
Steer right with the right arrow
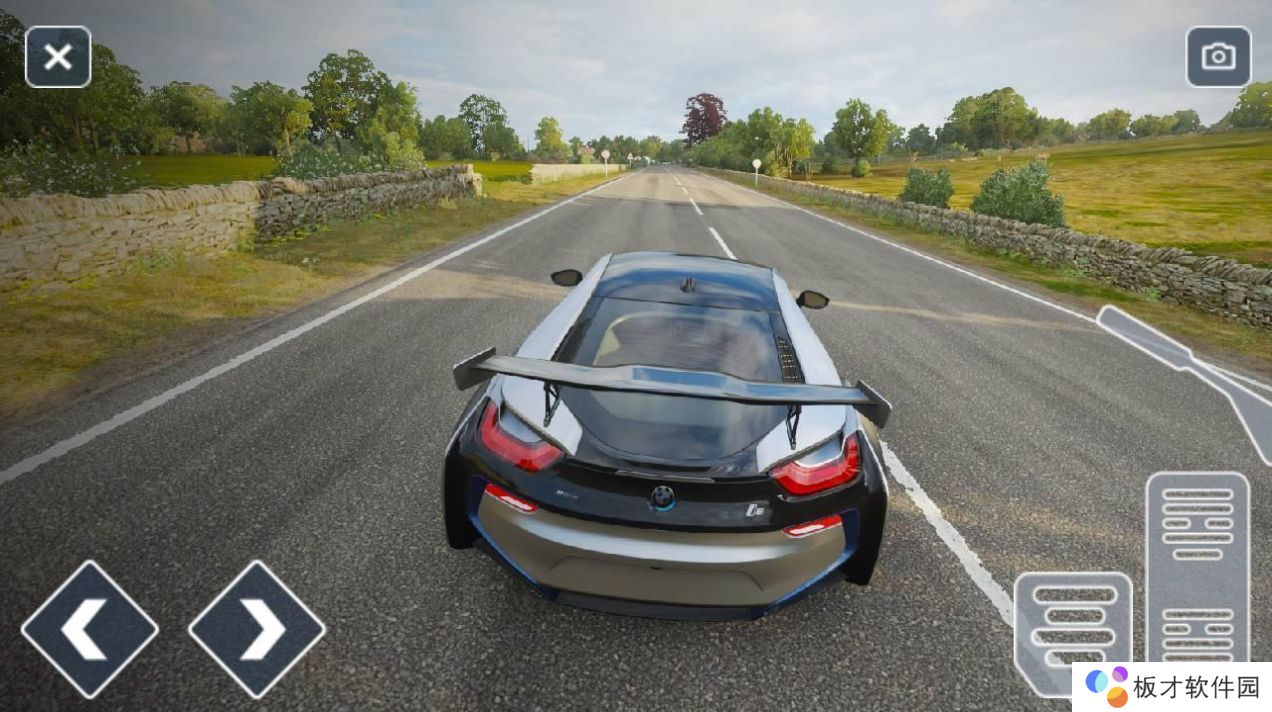[x=257, y=629]
